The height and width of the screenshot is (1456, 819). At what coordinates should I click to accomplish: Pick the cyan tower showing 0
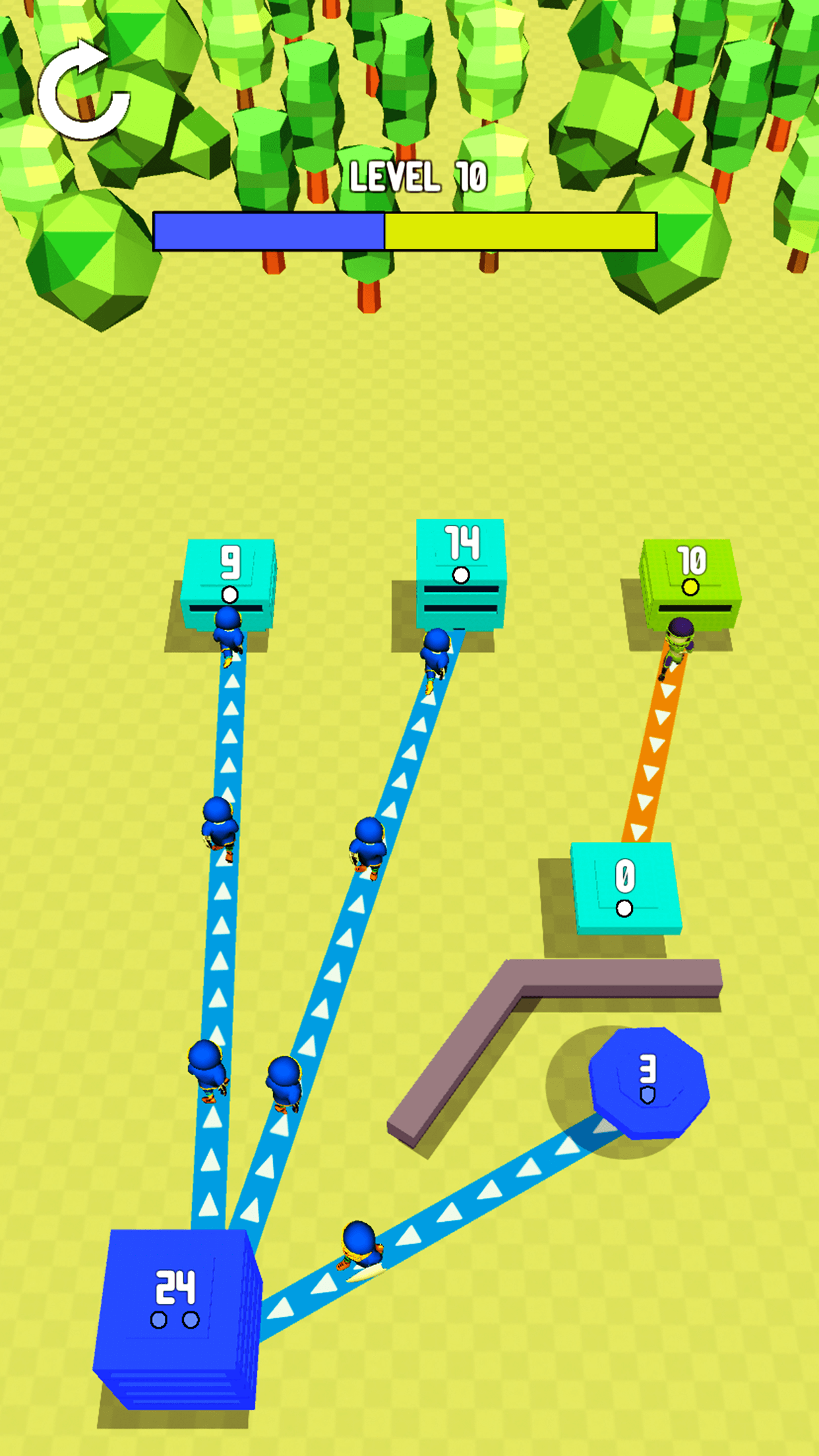624,887
